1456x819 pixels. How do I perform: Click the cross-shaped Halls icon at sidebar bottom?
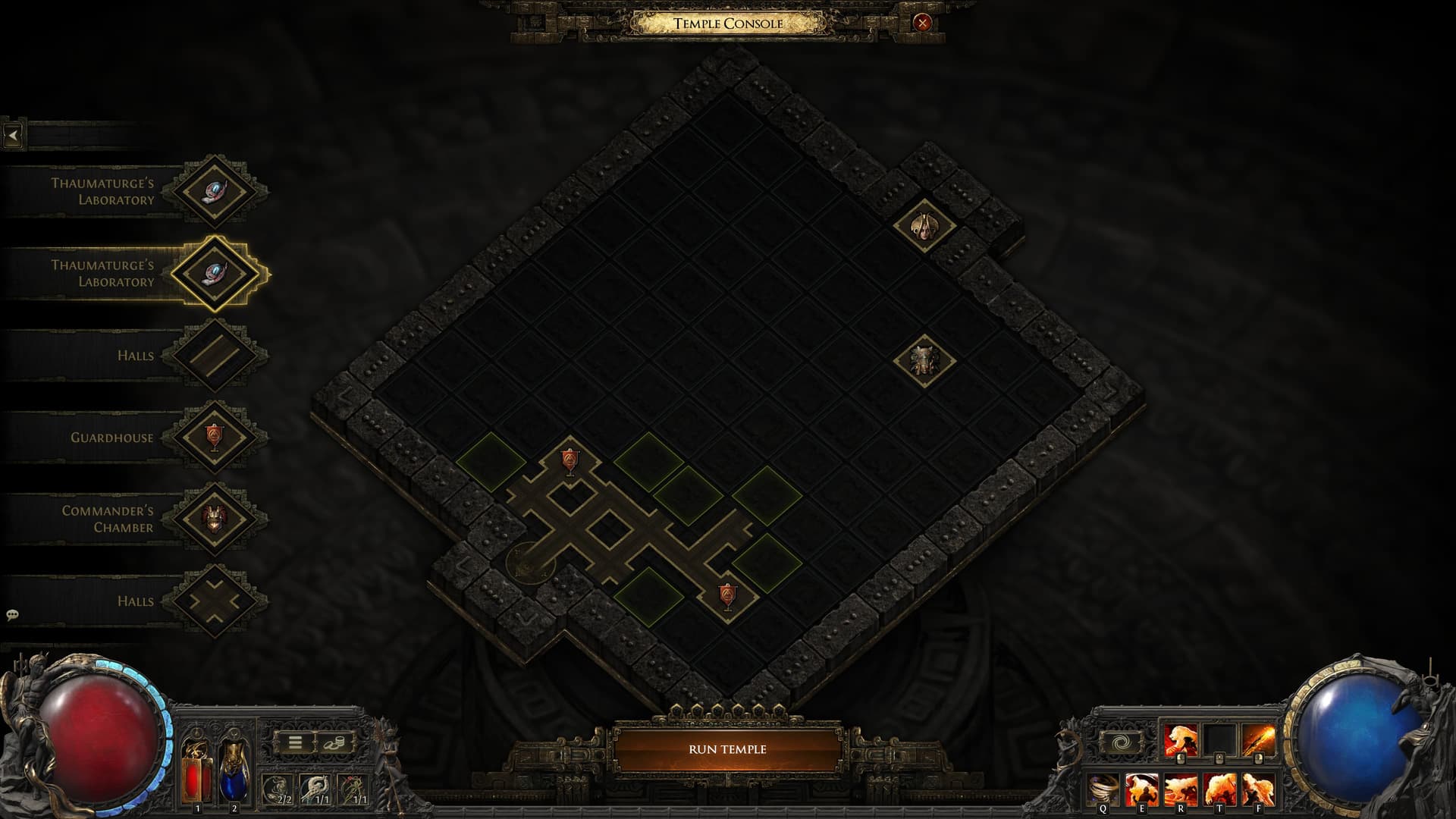pos(215,600)
